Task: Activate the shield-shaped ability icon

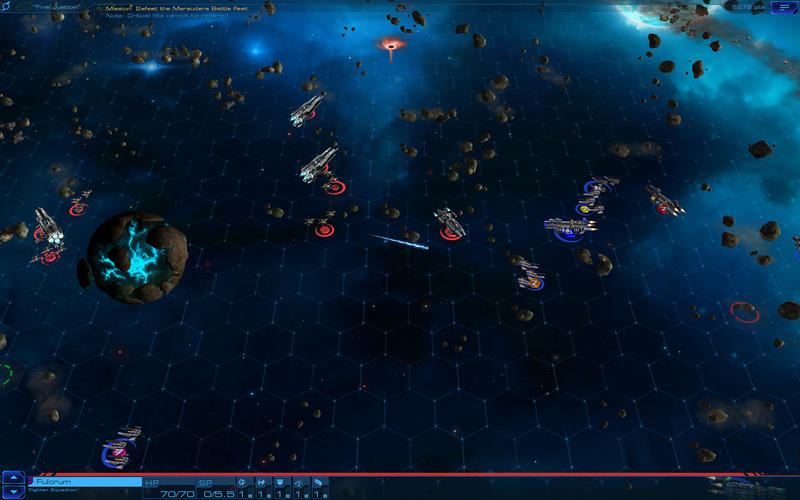Action: pyautogui.click(x=281, y=482)
